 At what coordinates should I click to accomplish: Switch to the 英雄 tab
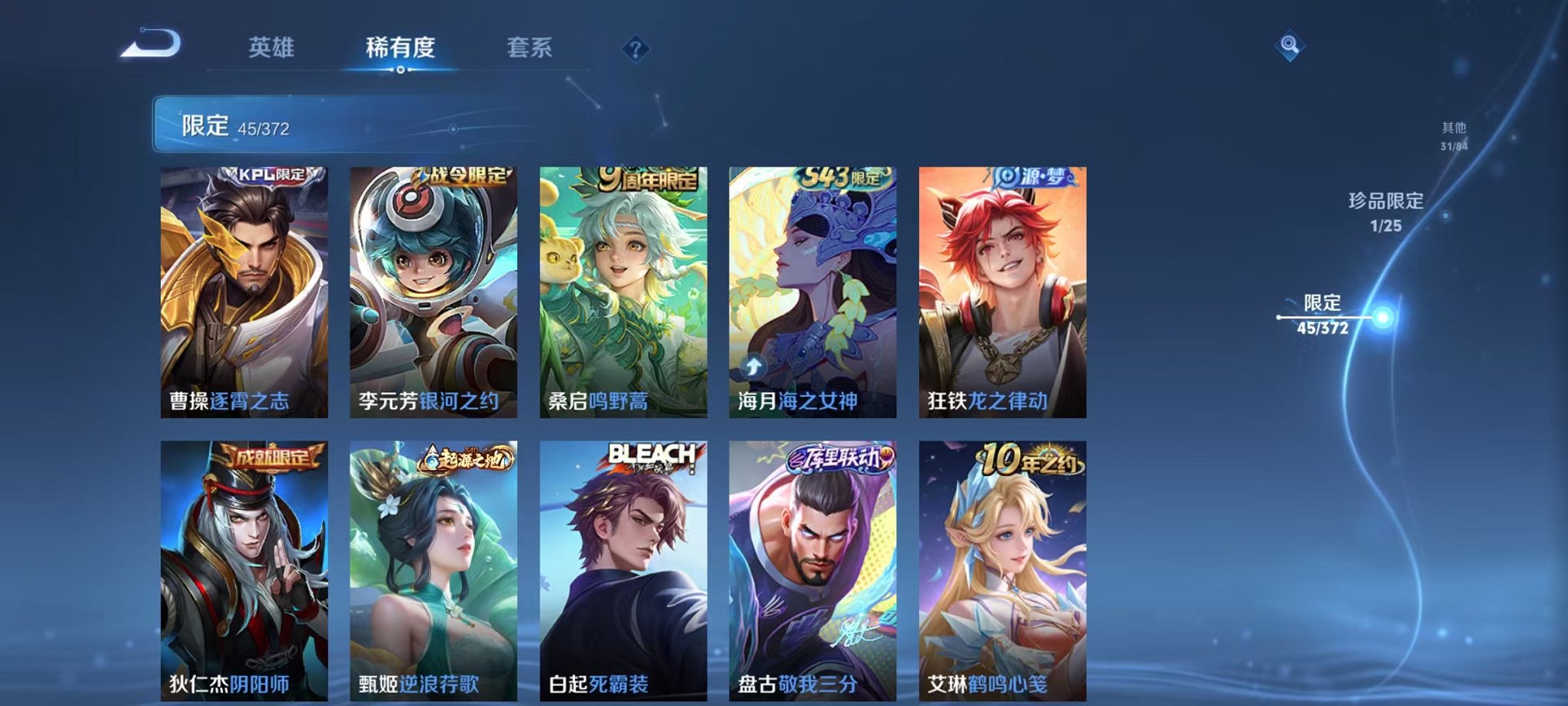[x=273, y=48]
